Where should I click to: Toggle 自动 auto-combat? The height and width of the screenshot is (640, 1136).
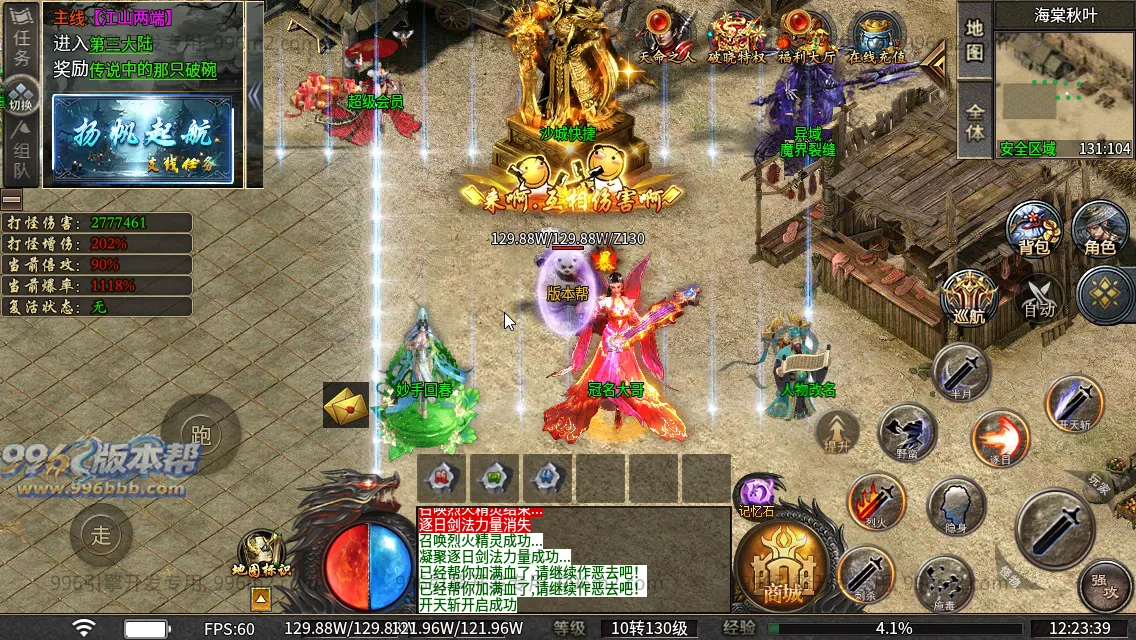(x=1040, y=297)
